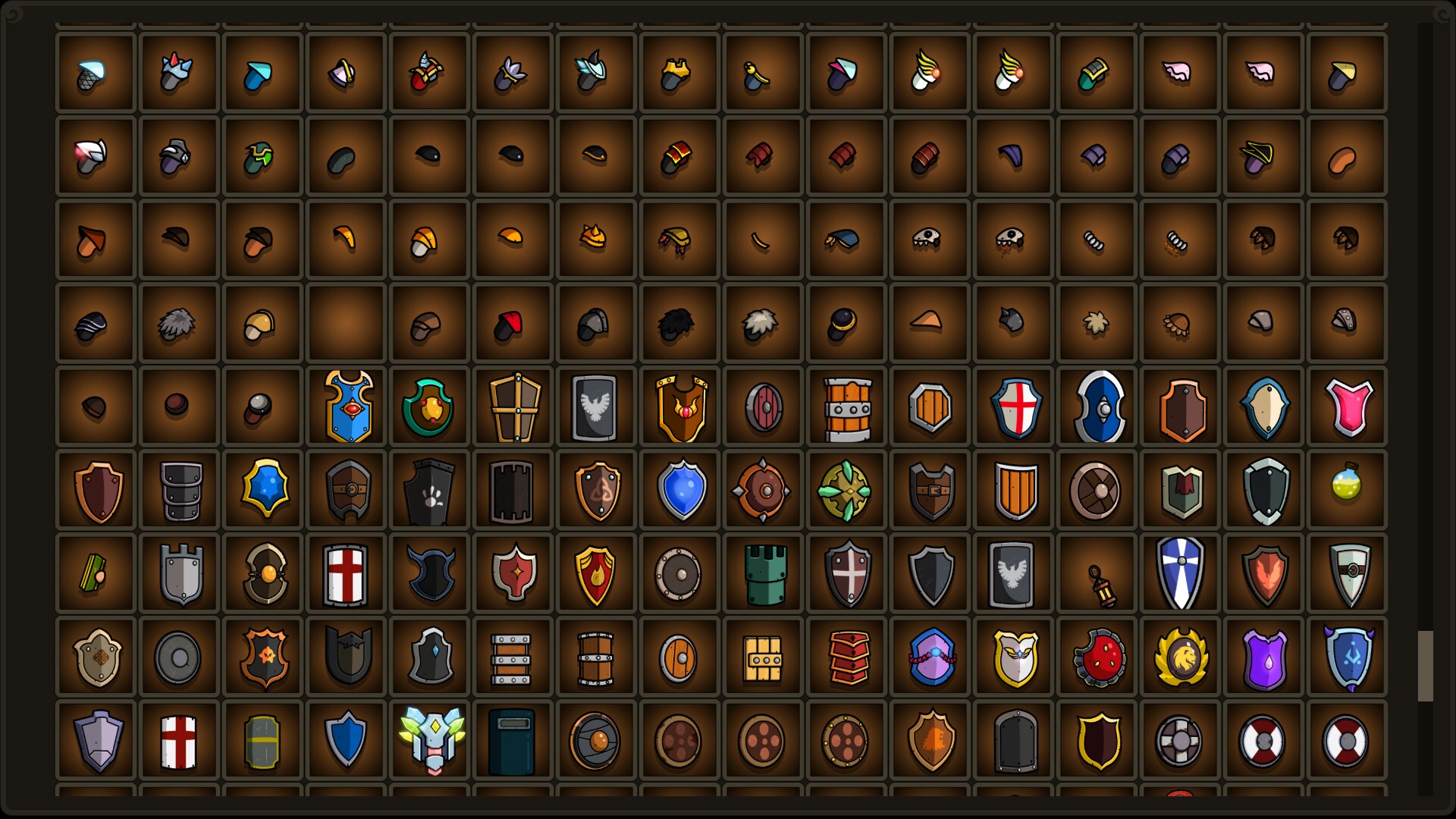Select the glowing winged crystal shield

coord(430,739)
